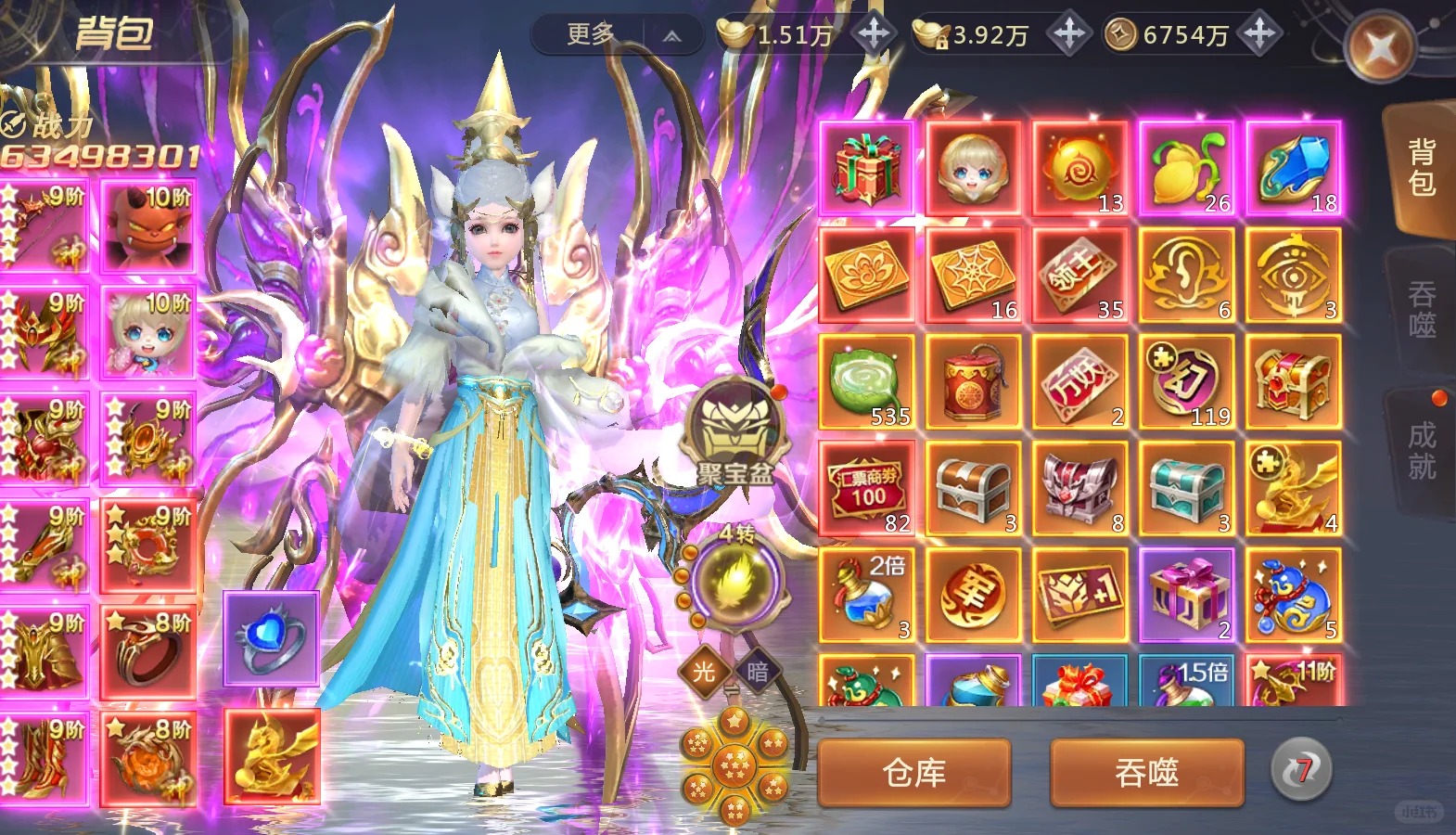This screenshot has height=835, width=1456.
Task: Click the 吞噬 devour button
Action: pos(1146,772)
